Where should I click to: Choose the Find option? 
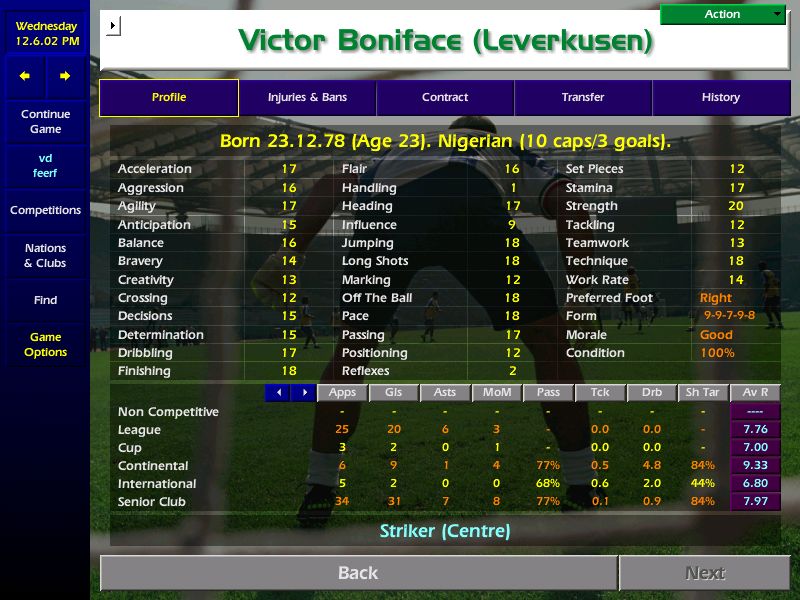coord(45,300)
